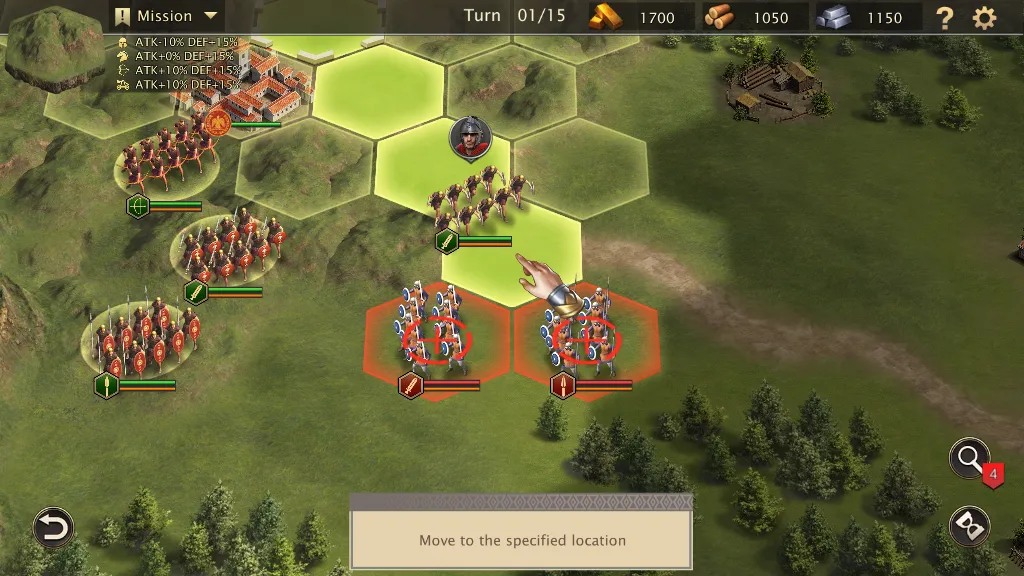Open the Mission dropdown
The width and height of the screenshot is (1024, 576).
coord(166,16)
